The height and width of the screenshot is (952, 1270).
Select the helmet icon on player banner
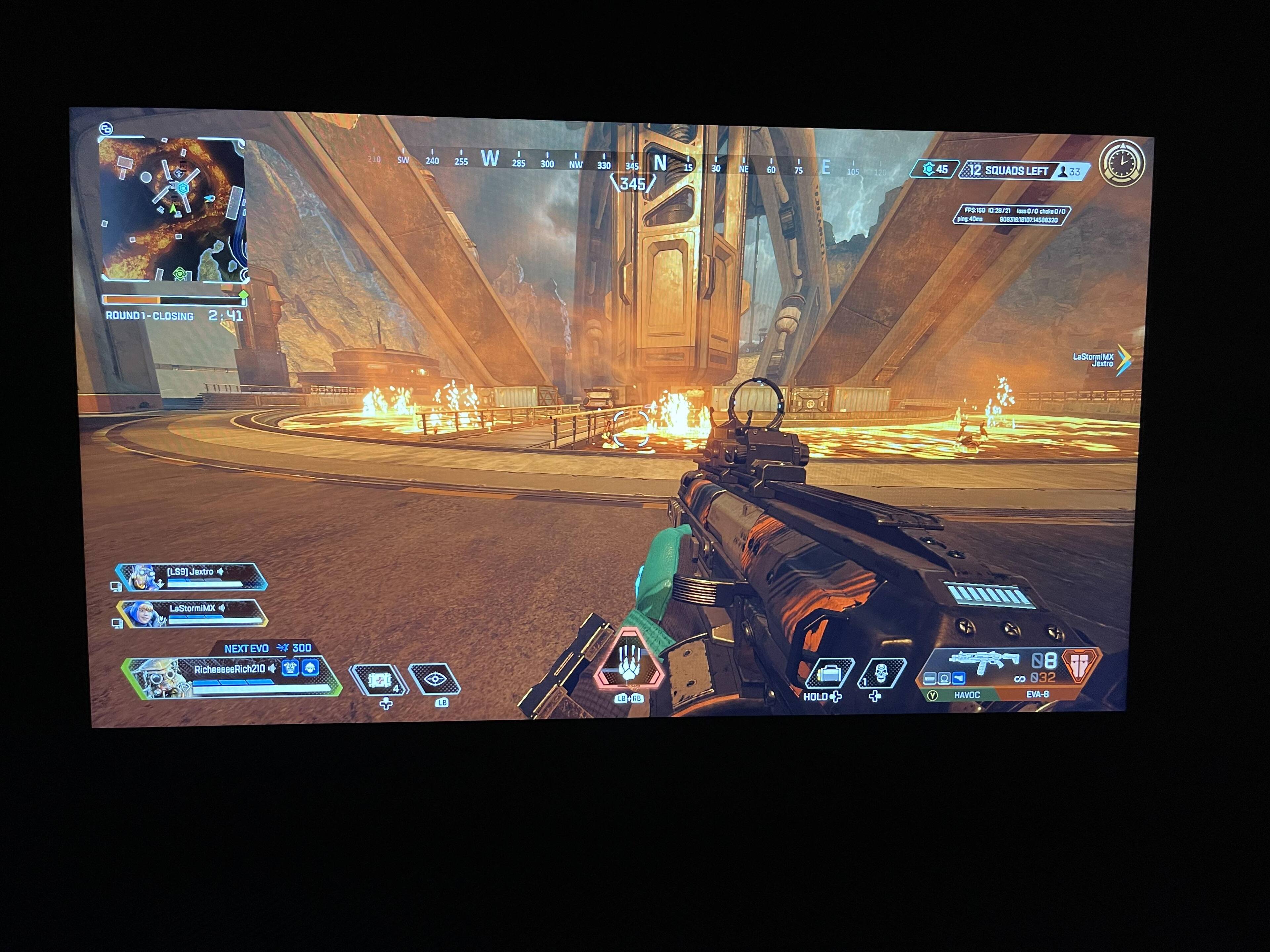click(311, 668)
